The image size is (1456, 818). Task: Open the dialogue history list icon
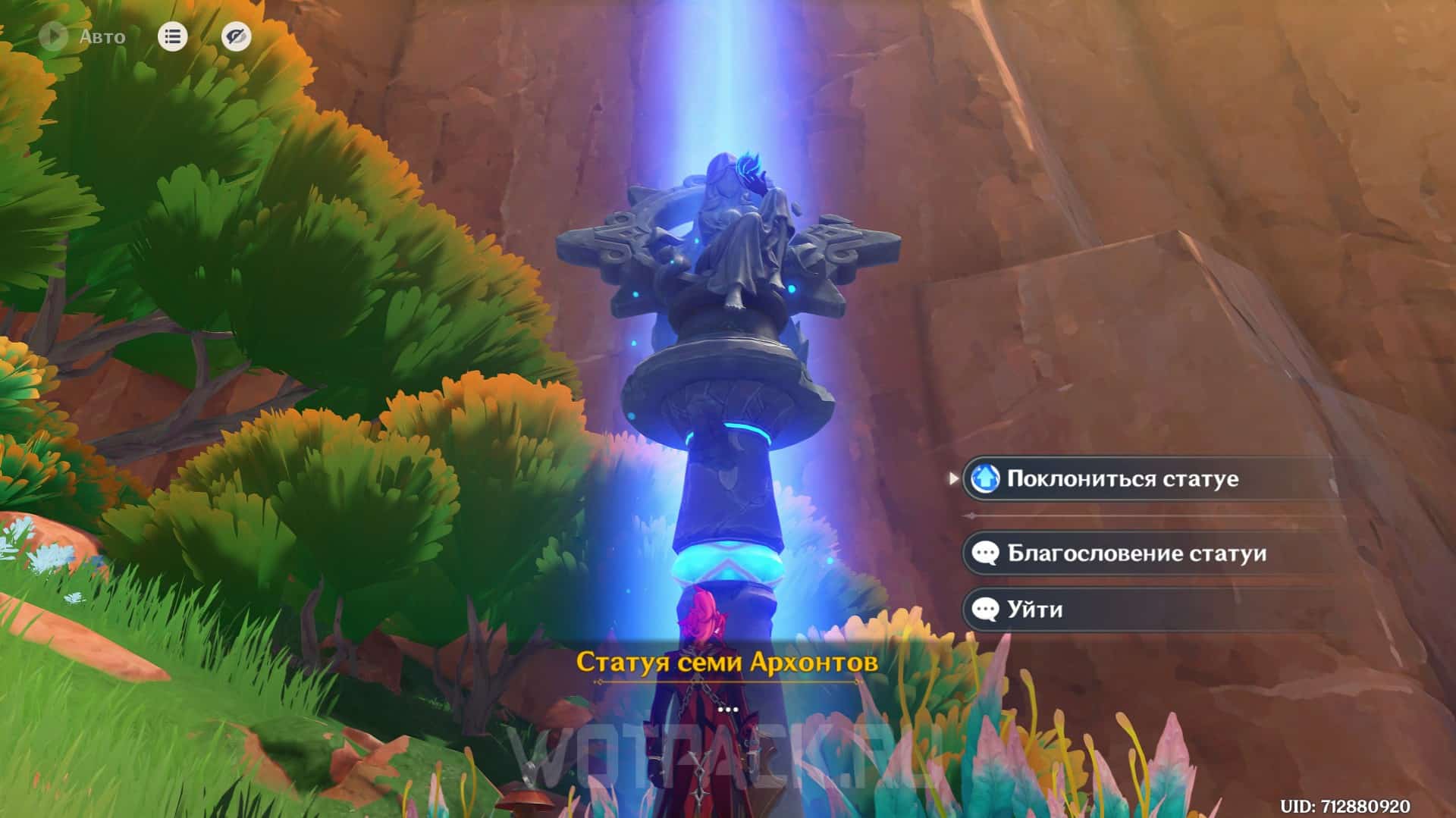[x=172, y=36]
